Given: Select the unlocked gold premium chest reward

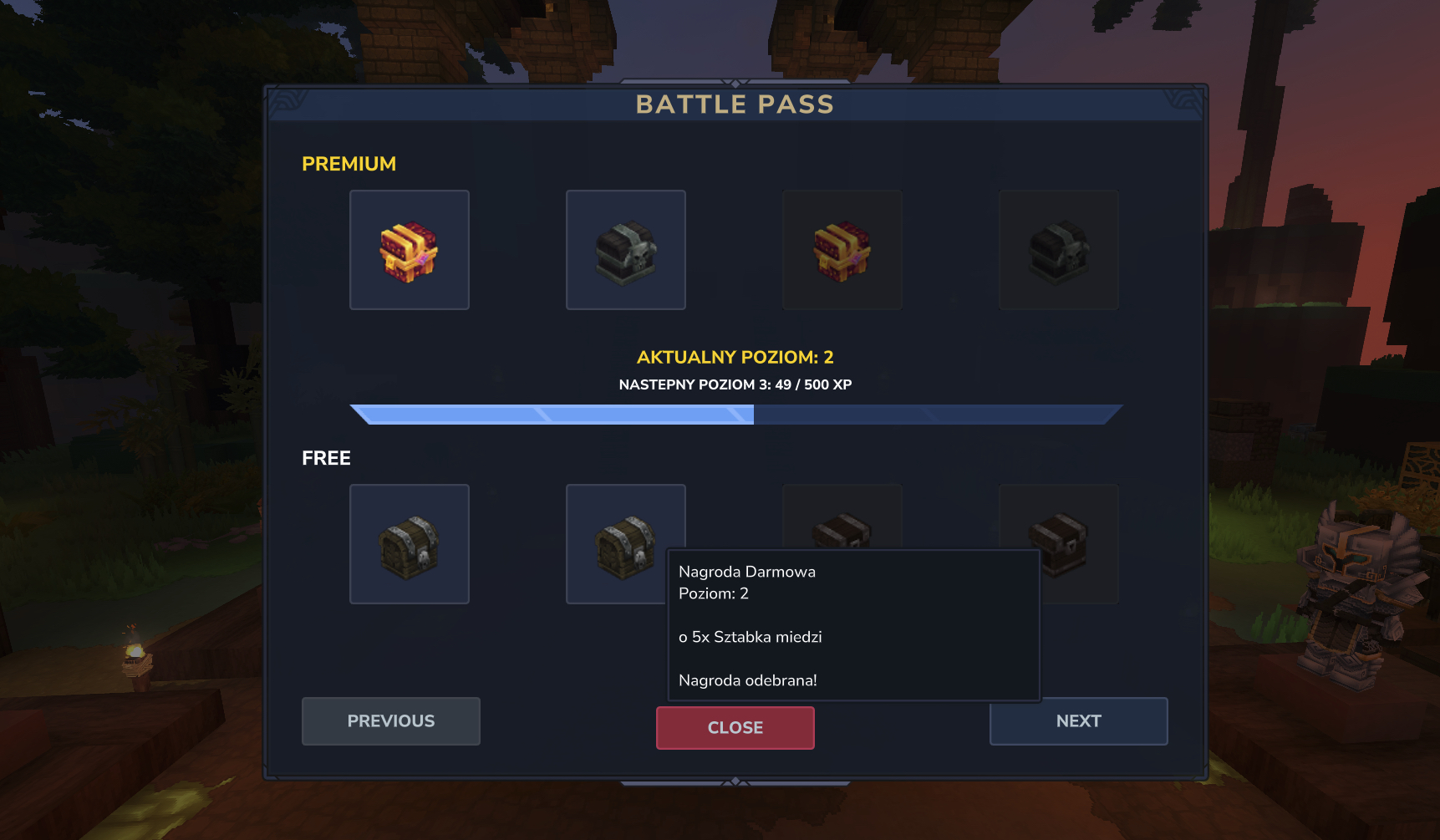Looking at the screenshot, I should 409,250.
